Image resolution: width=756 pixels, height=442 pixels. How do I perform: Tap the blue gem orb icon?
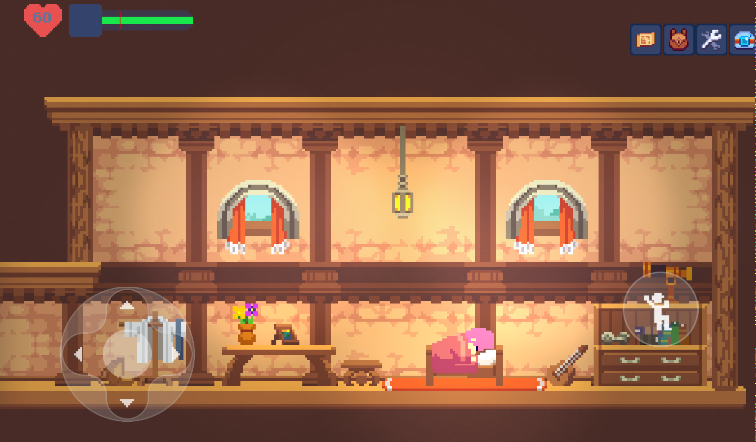tap(743, 40)
